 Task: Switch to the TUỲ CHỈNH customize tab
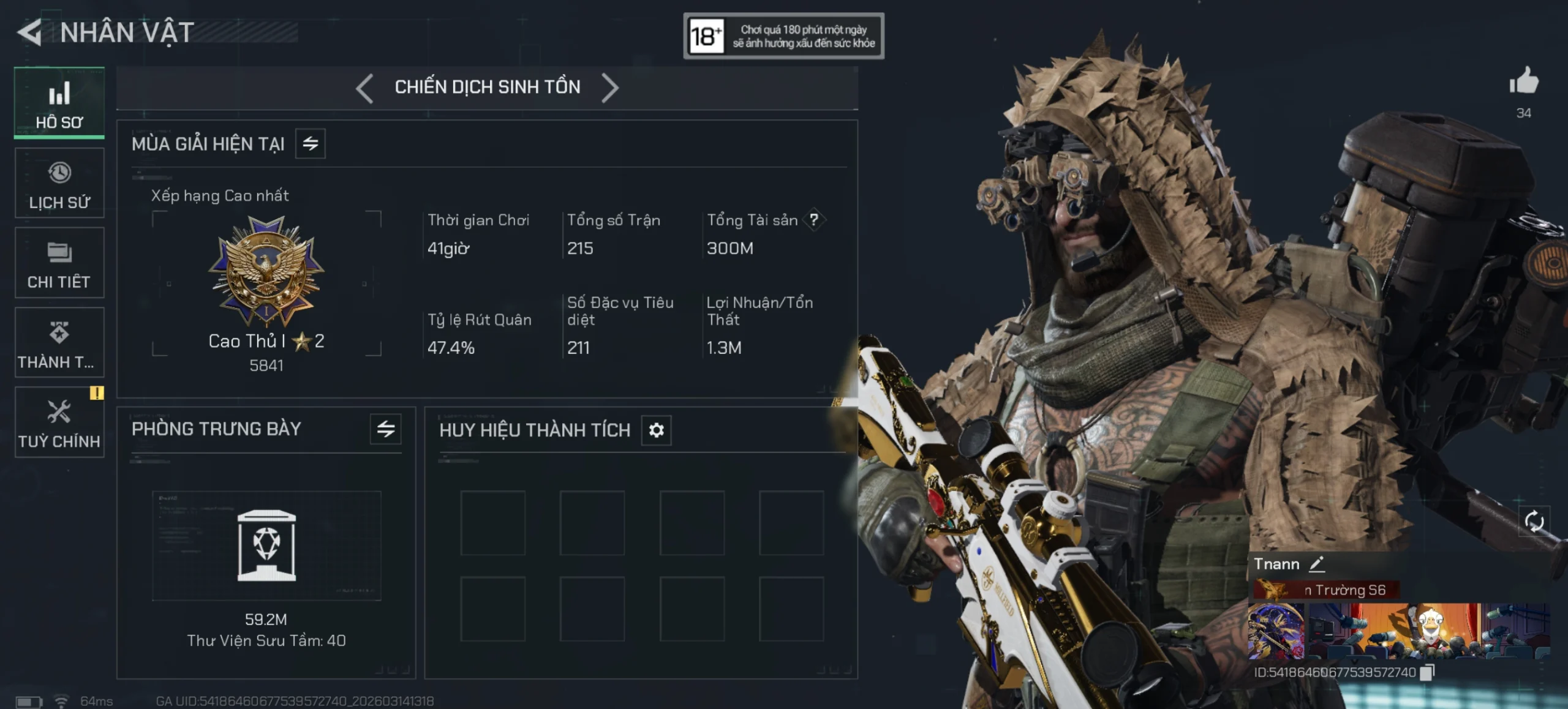tap(59, 422)
